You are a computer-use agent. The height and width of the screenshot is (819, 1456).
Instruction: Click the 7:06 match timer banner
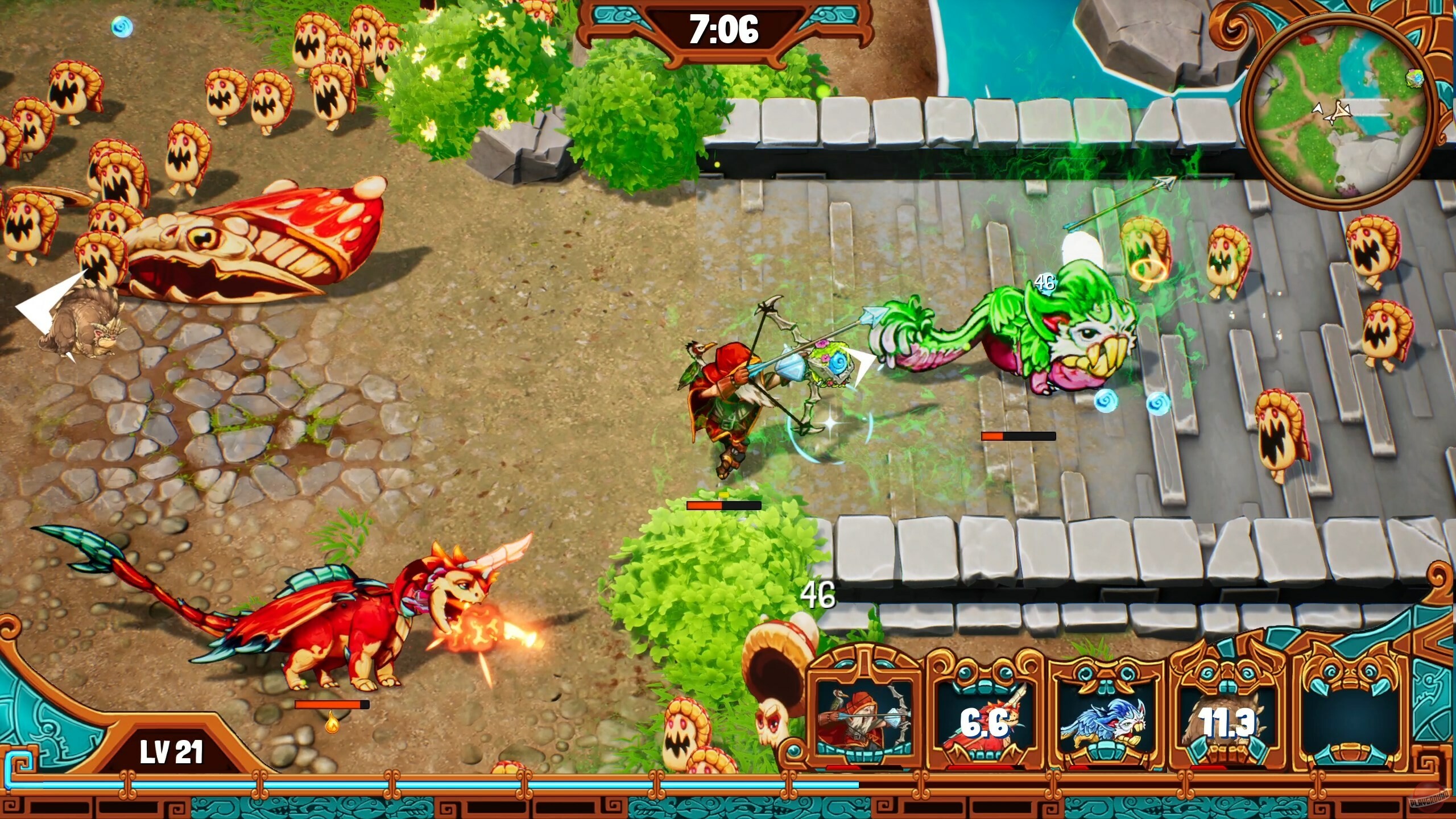[x=726, y=27]
